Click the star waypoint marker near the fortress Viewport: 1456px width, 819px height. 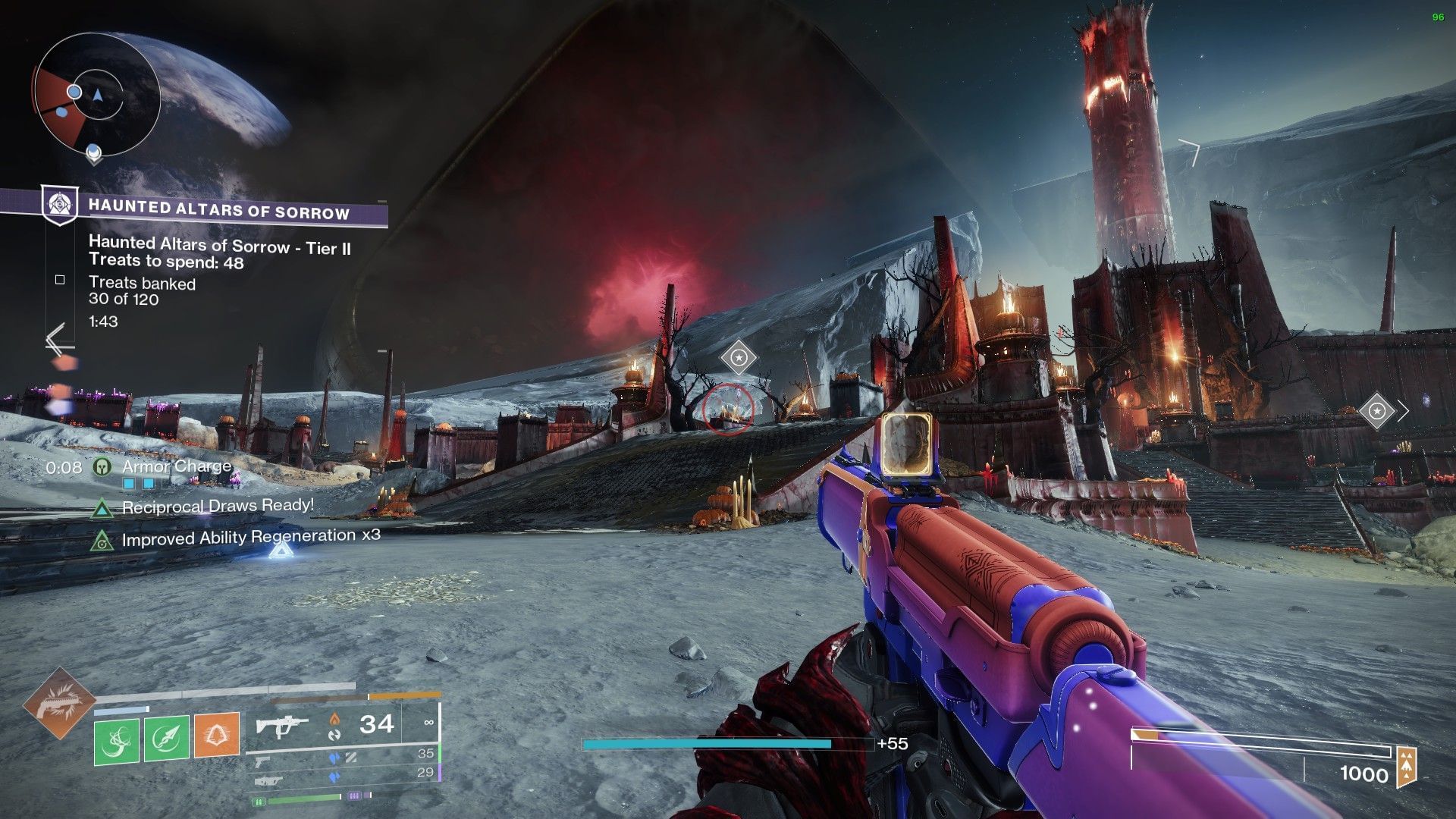click(1376, 412)
